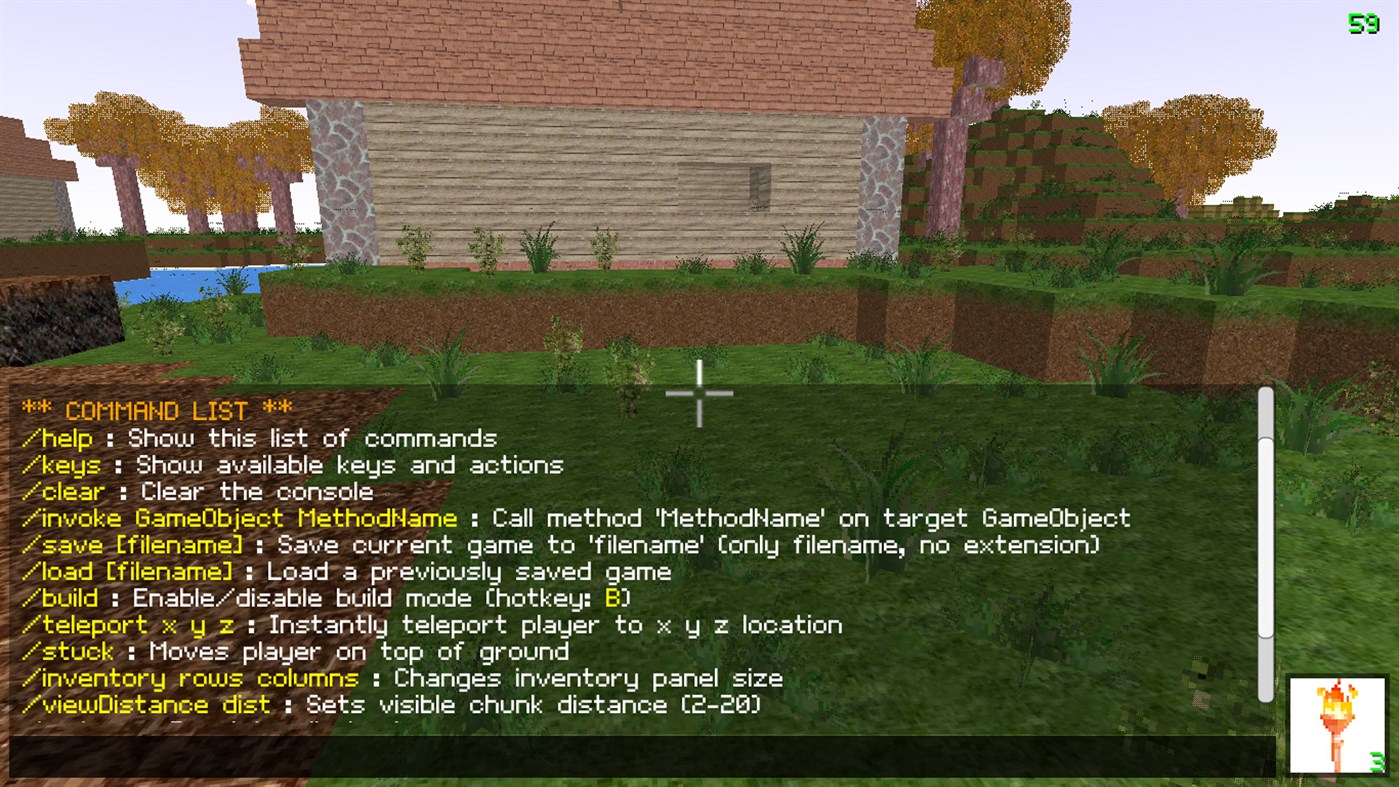The width and height of the screenshot is (1399, 787).
Task: Click the crosshair at screen center
Action: (699, 393)
